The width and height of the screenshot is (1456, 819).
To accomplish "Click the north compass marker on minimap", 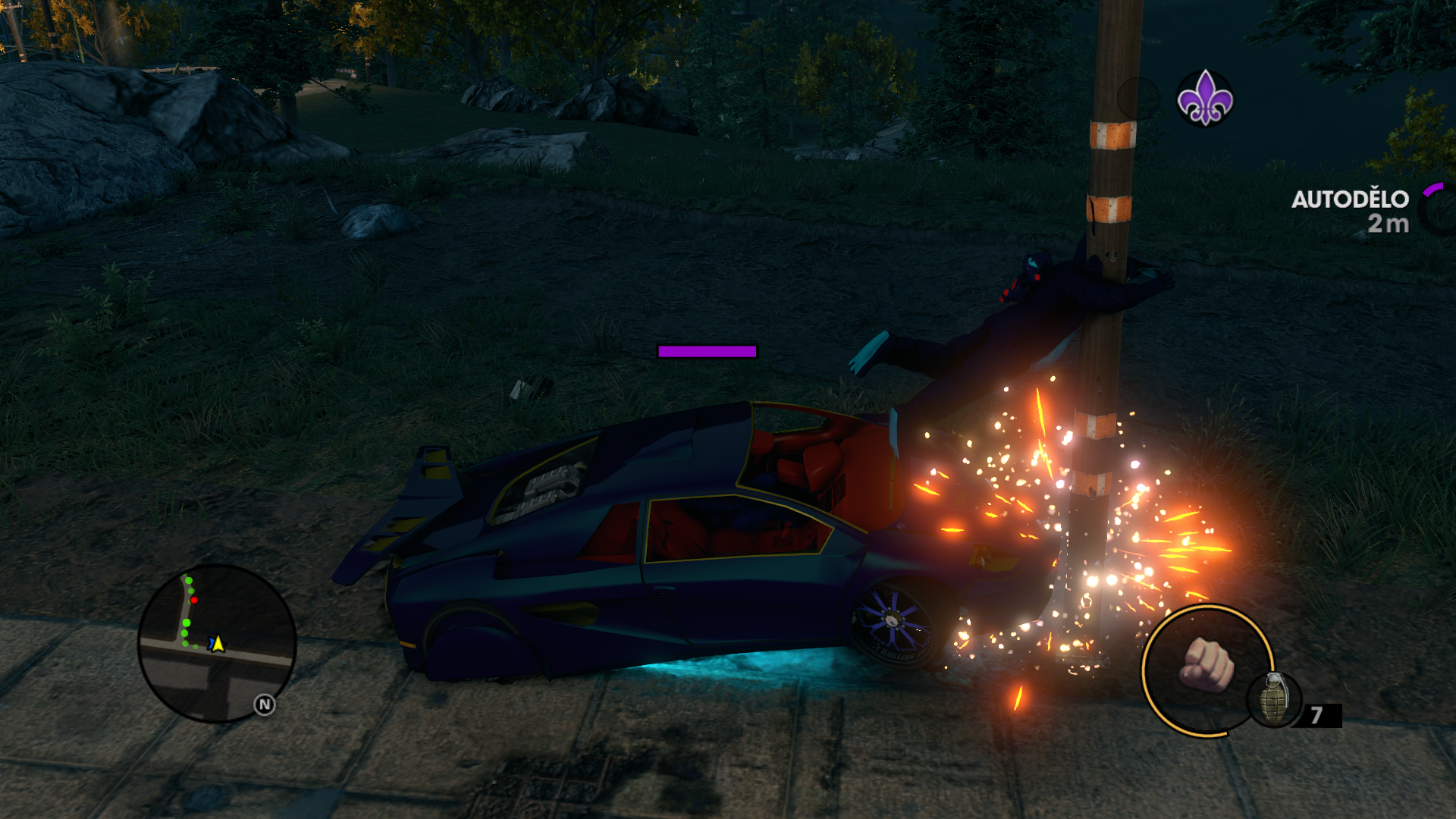I will point(264,705).
